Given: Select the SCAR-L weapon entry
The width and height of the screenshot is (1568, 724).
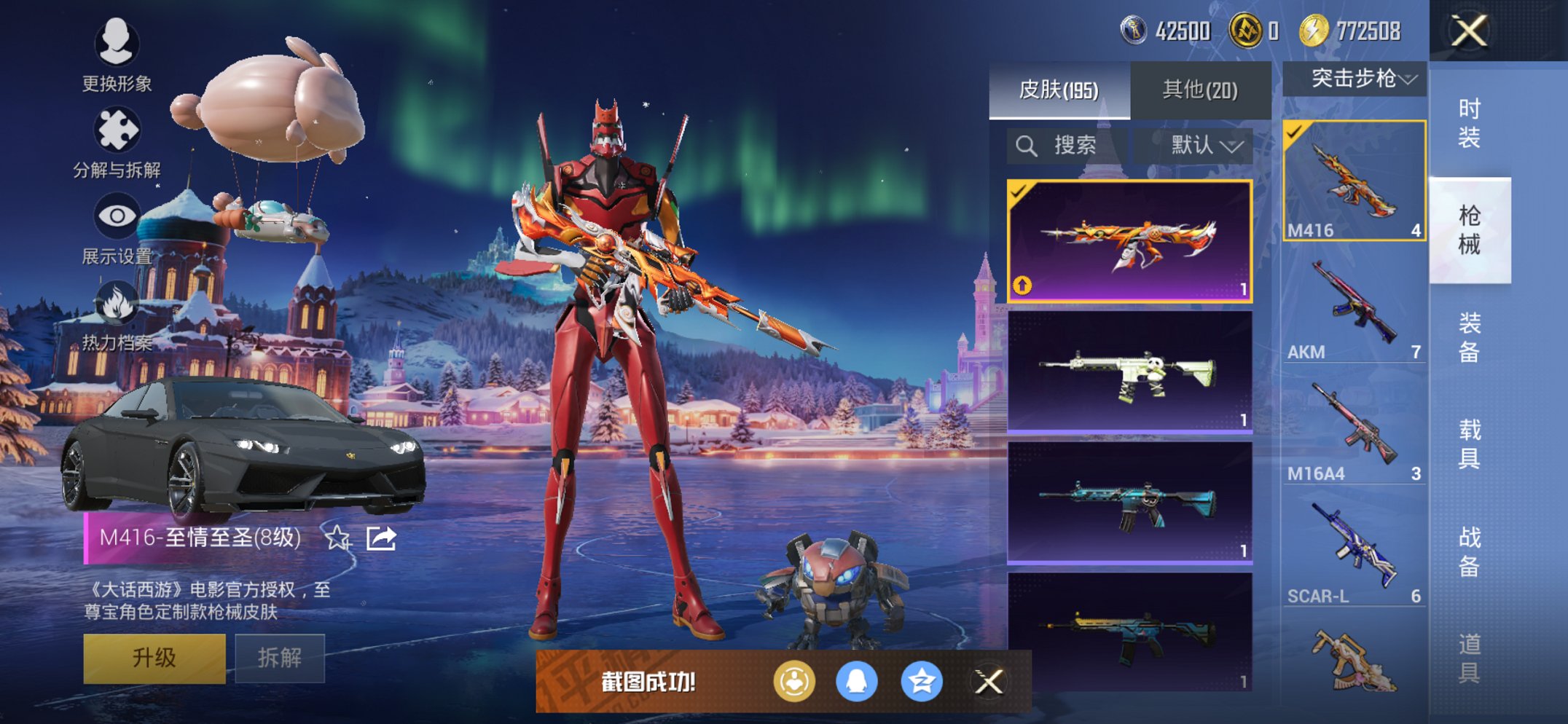Looking at the screenshot, I should click(x=1353, y=551).
